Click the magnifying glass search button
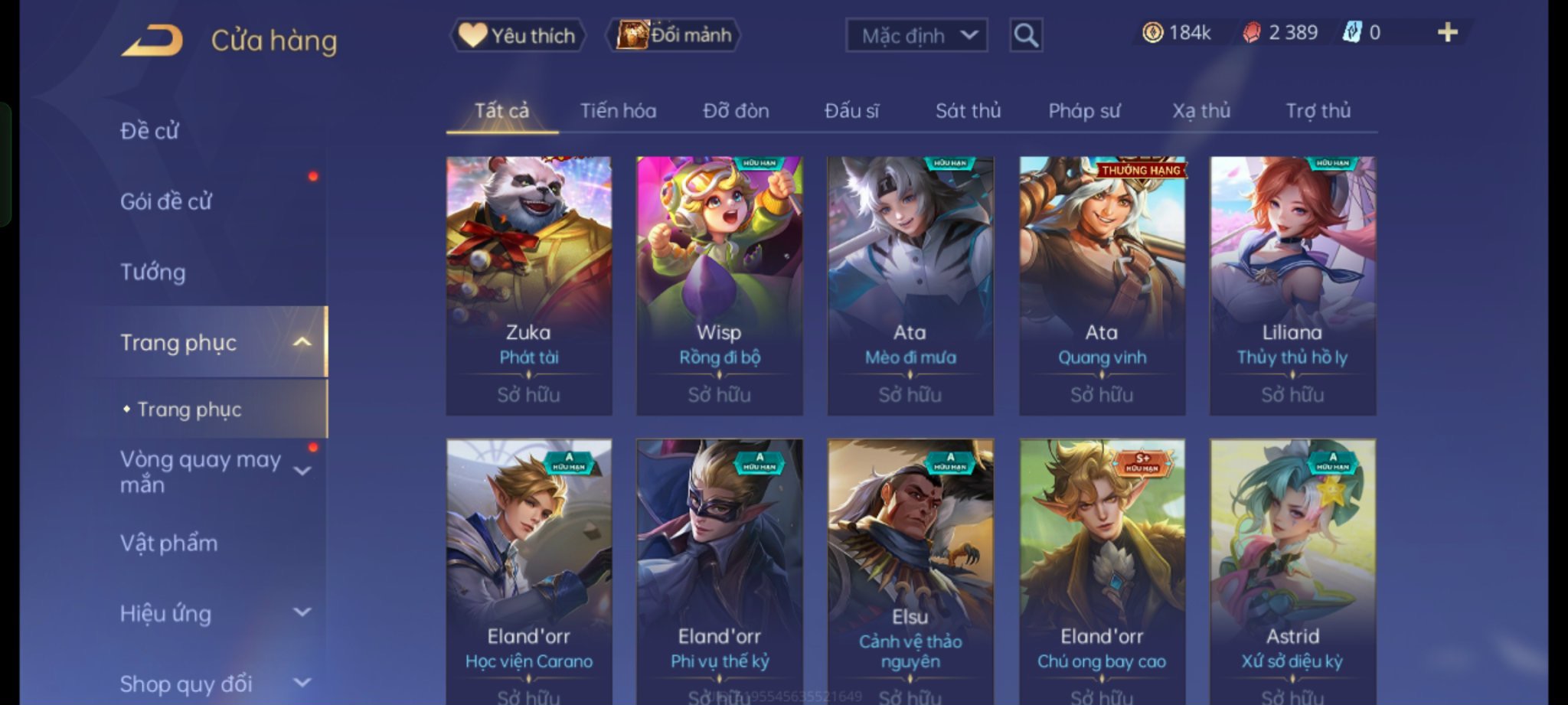 coord(1025,35)
